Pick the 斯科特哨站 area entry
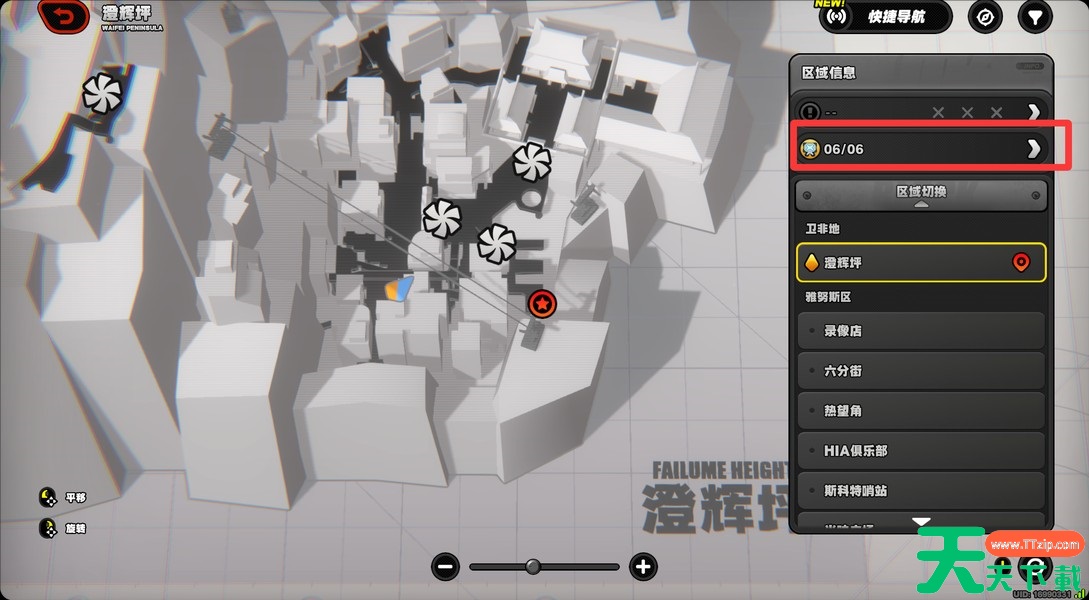 tap(921, 491)
